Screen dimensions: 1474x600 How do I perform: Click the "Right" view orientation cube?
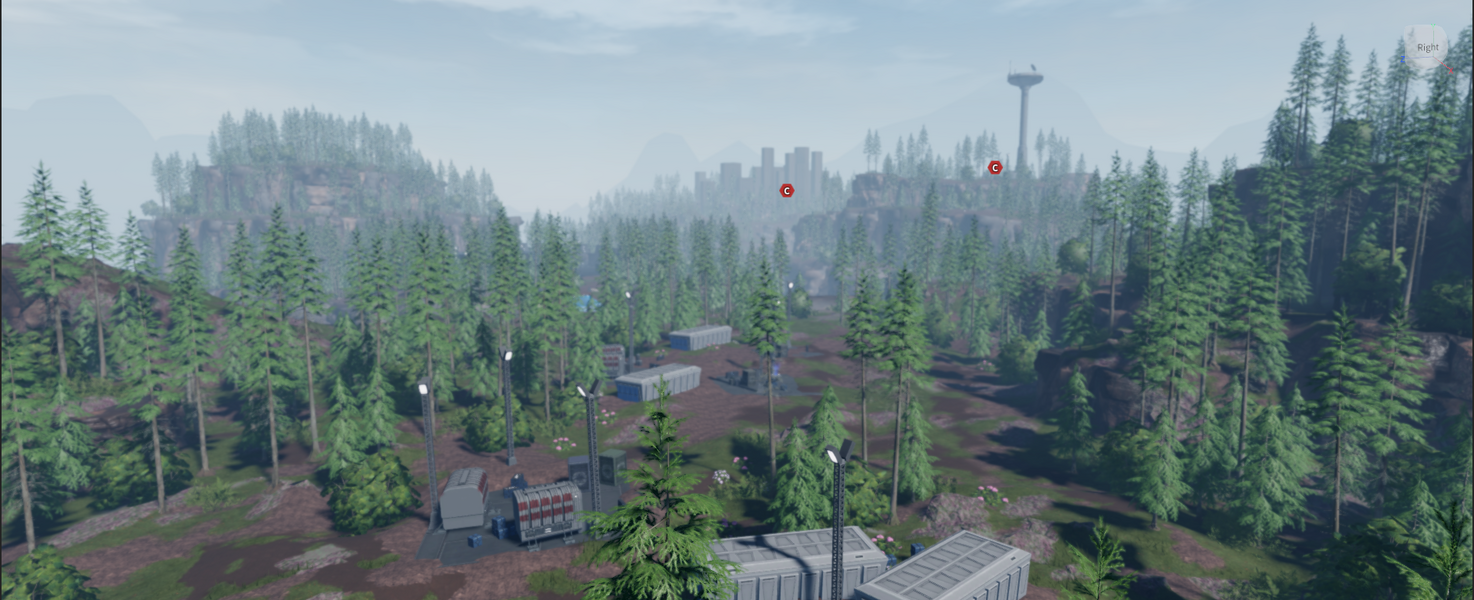(x=1427, y=47)
